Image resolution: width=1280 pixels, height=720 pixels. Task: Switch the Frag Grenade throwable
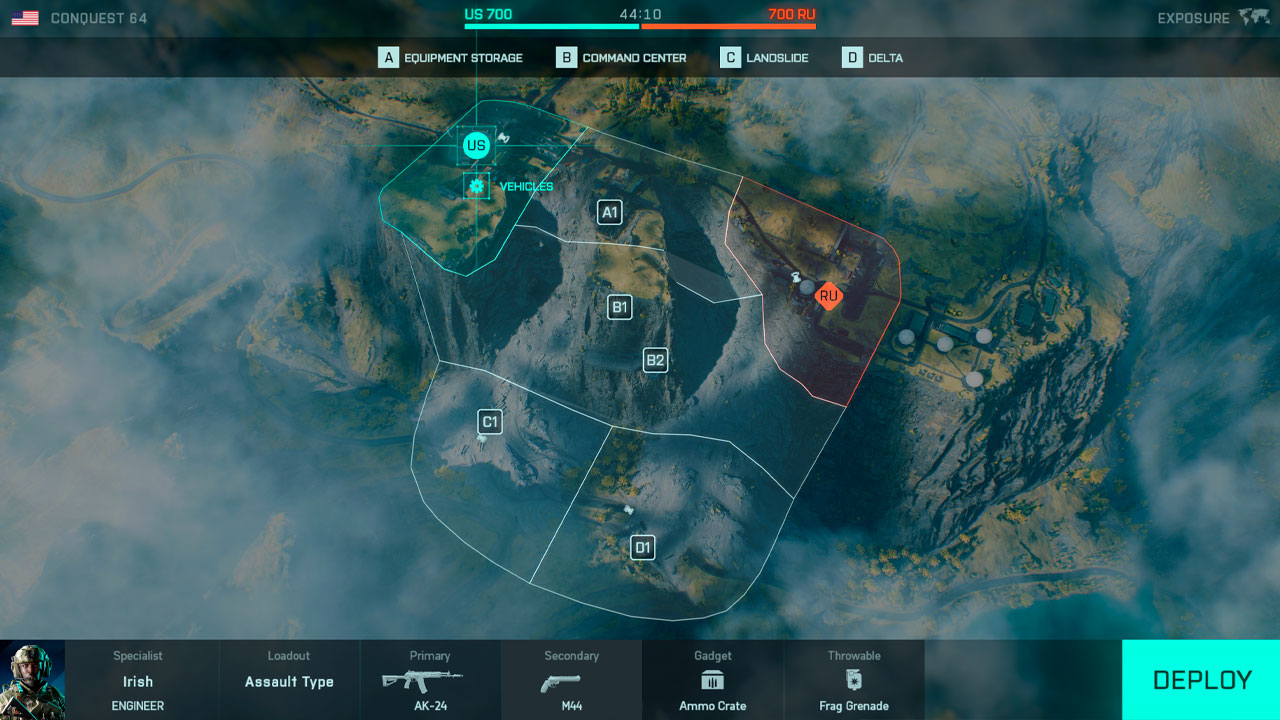pos(854,681)
